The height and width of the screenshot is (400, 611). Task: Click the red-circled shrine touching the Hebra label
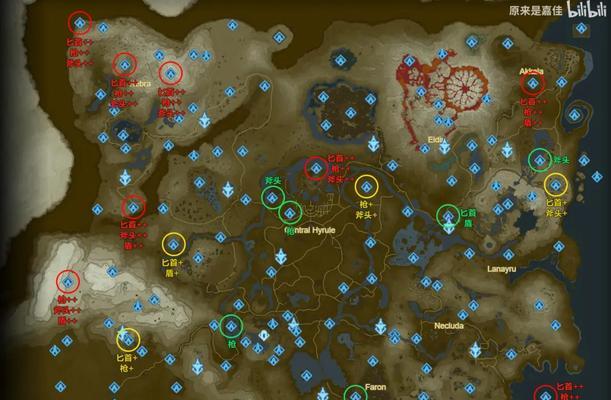[x=124, y=64]
